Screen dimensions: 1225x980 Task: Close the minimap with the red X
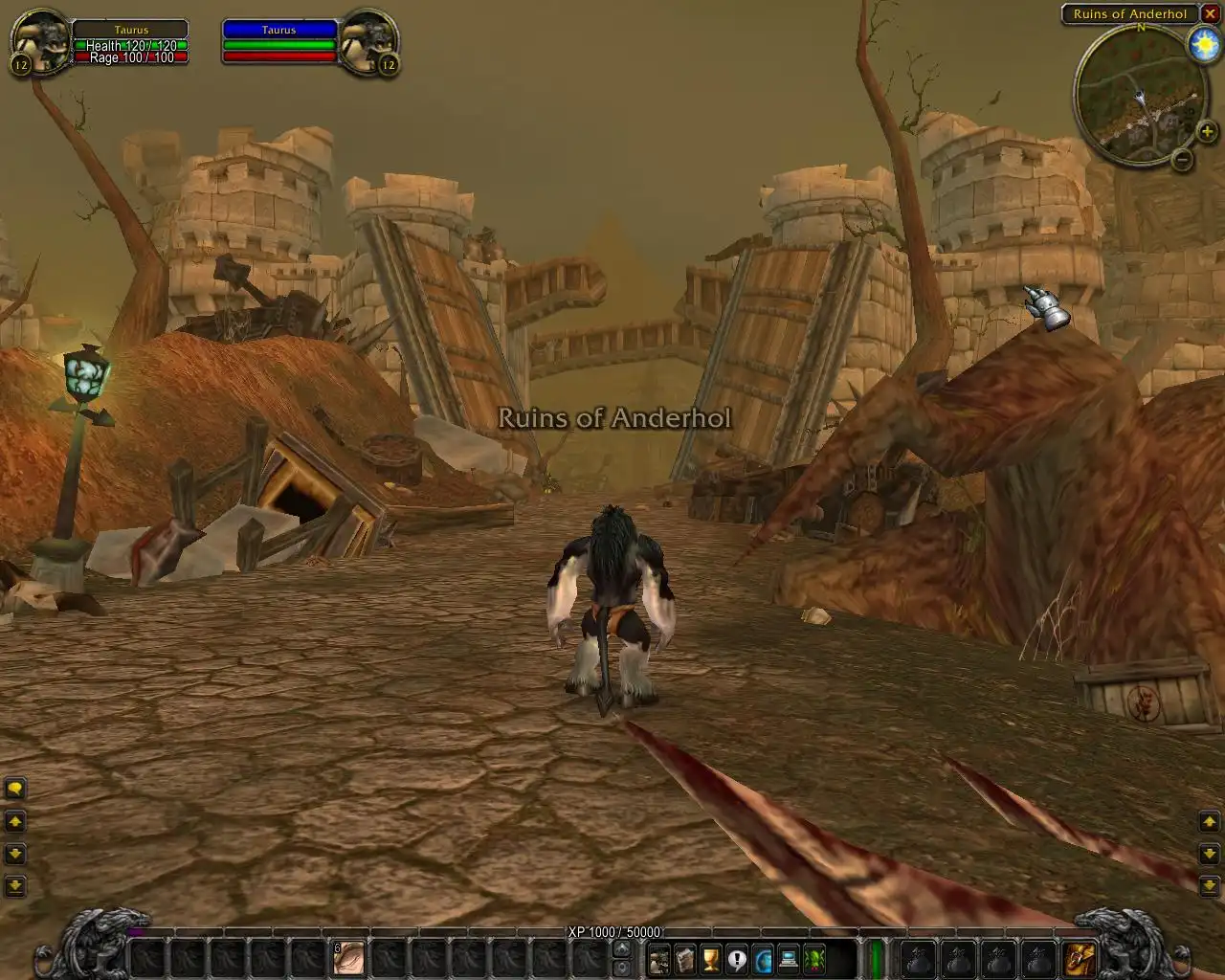[x=1210, y=14]
